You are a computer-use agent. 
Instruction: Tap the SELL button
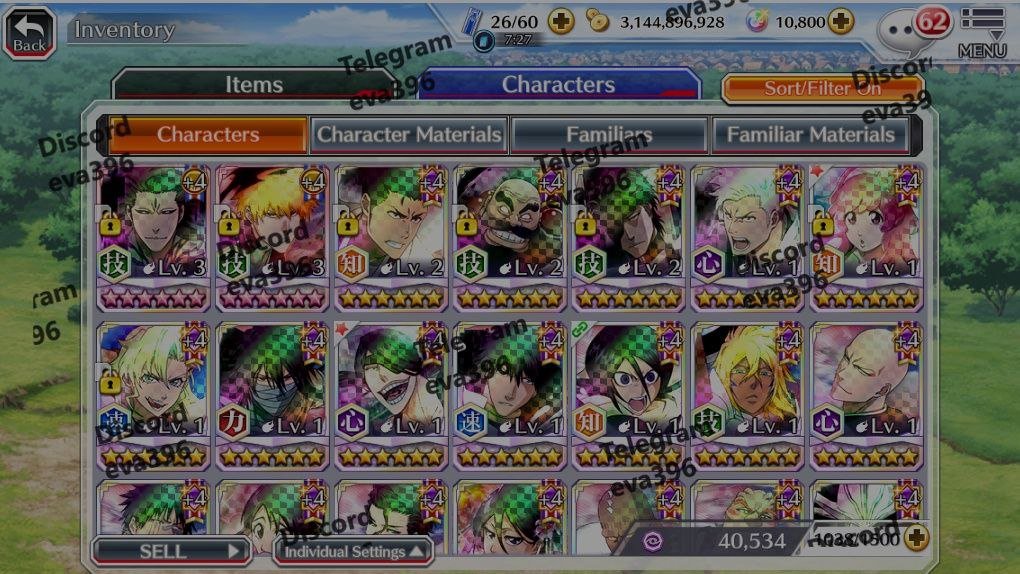click(171, 550)
